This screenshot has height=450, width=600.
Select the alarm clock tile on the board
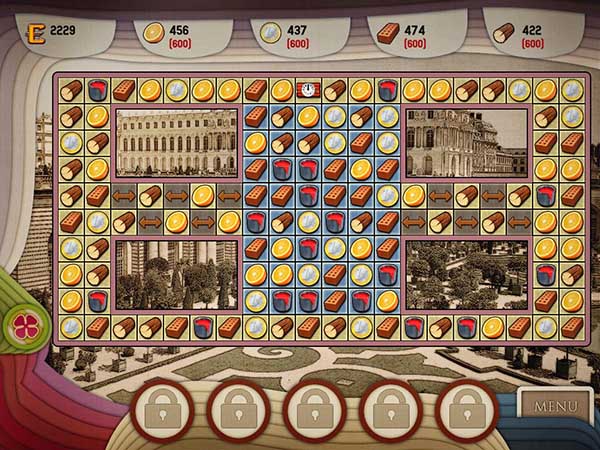[x=309, y=90]
